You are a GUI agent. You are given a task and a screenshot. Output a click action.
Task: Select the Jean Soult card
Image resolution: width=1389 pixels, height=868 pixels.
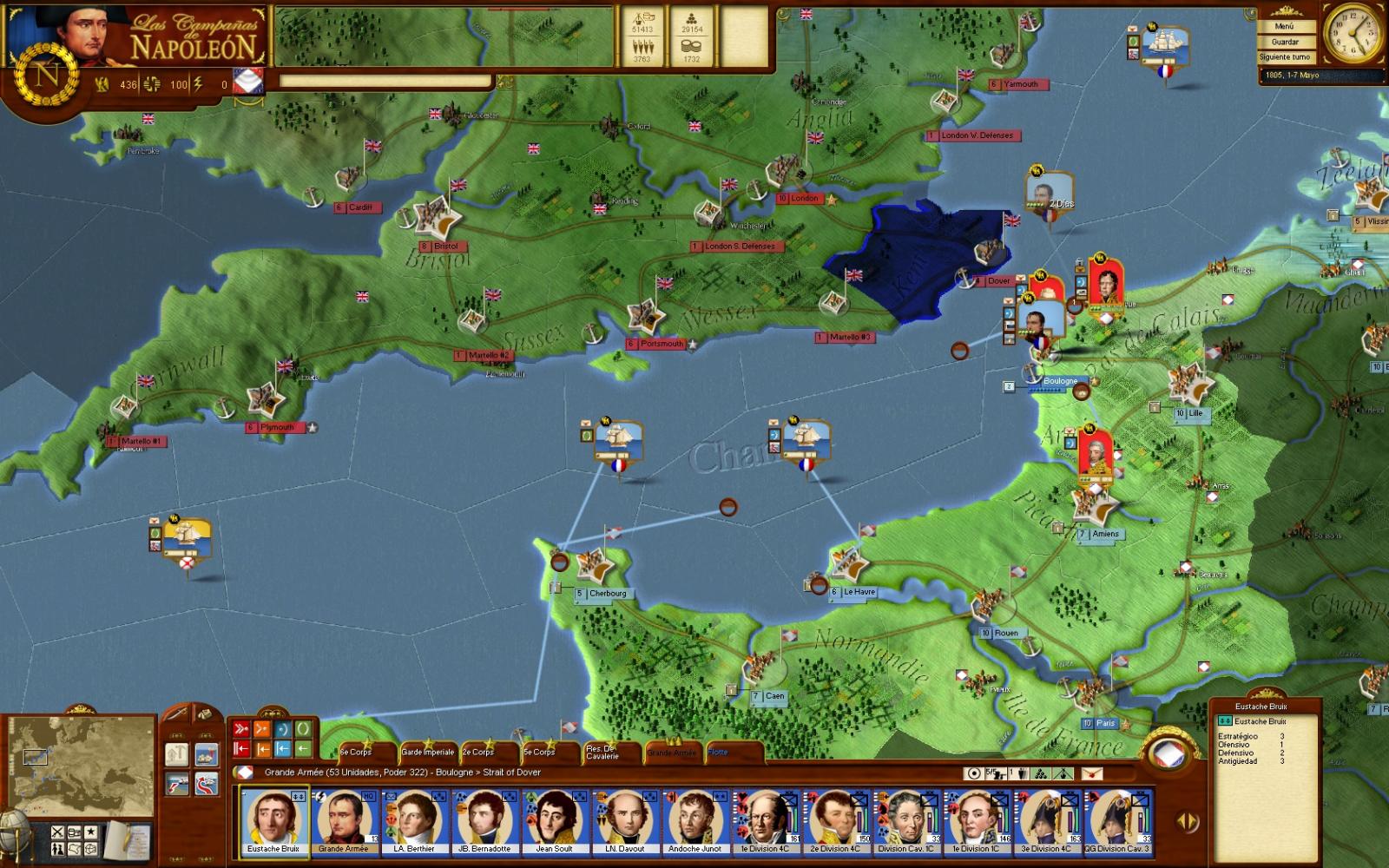point(555,821)
